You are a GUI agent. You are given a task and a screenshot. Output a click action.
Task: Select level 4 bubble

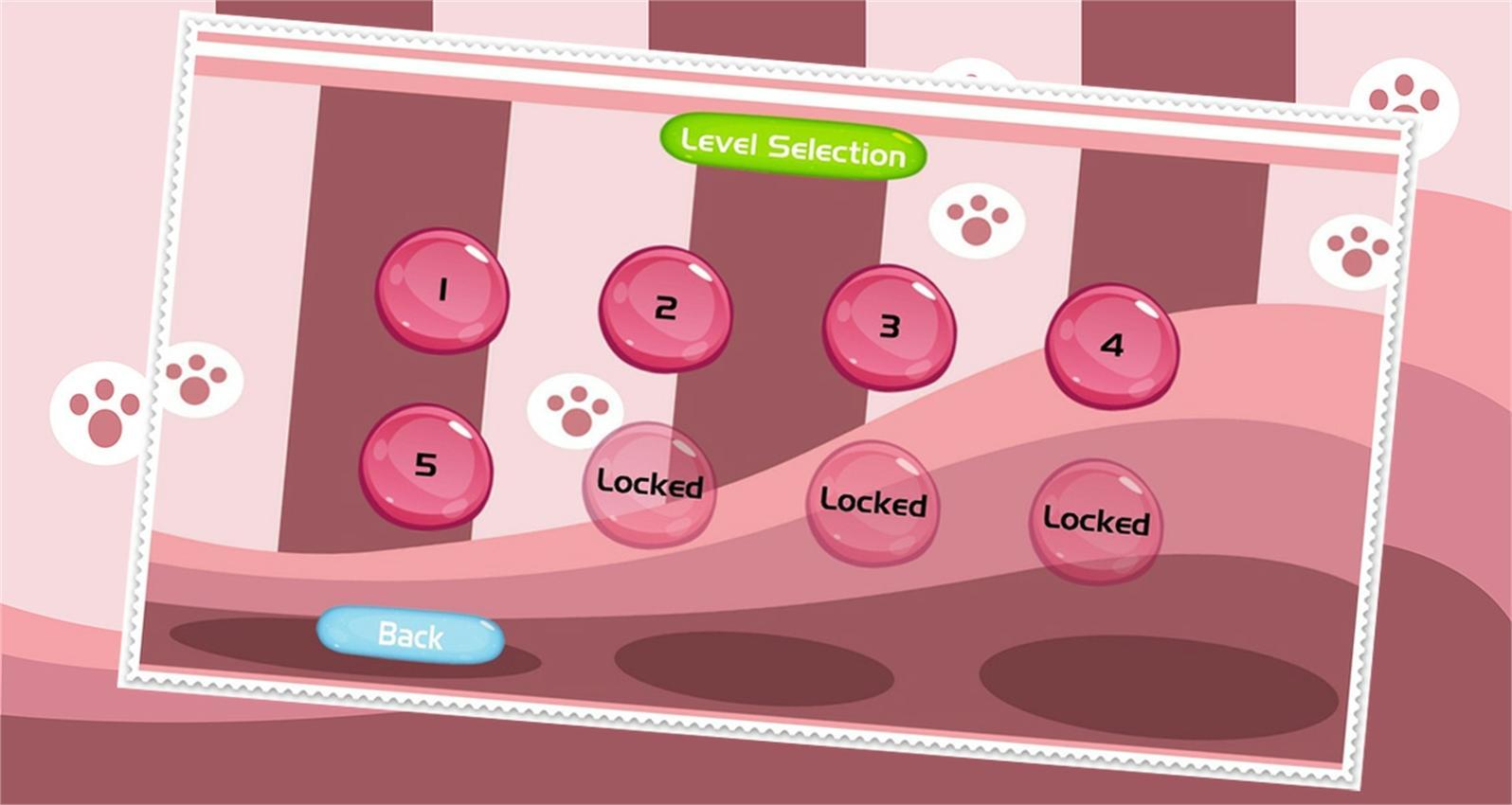pyautogui.click(x=1113, y=346)
